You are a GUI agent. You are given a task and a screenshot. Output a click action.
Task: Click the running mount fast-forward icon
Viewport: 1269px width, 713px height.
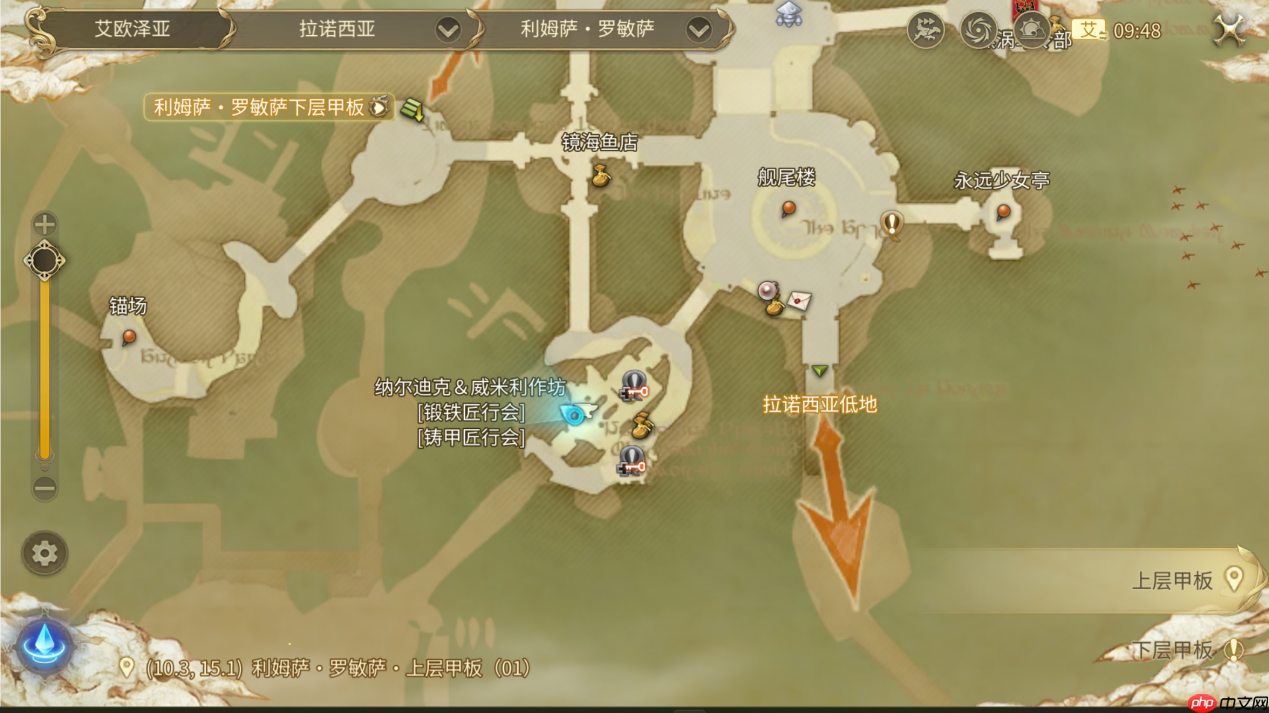pos(925,31)
